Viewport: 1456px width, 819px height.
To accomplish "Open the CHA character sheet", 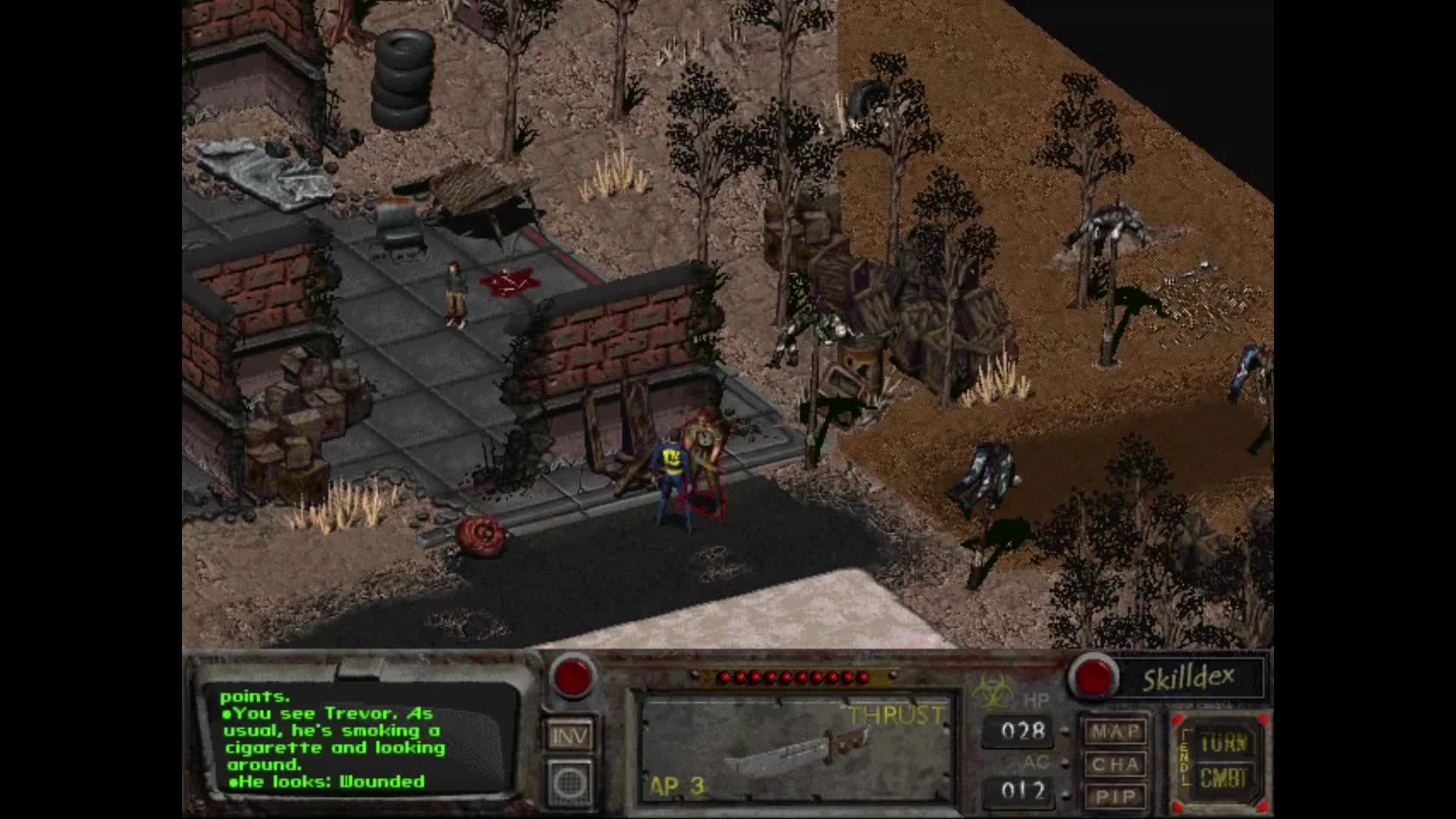I will pyautogui.click(x=1115, y=762).
